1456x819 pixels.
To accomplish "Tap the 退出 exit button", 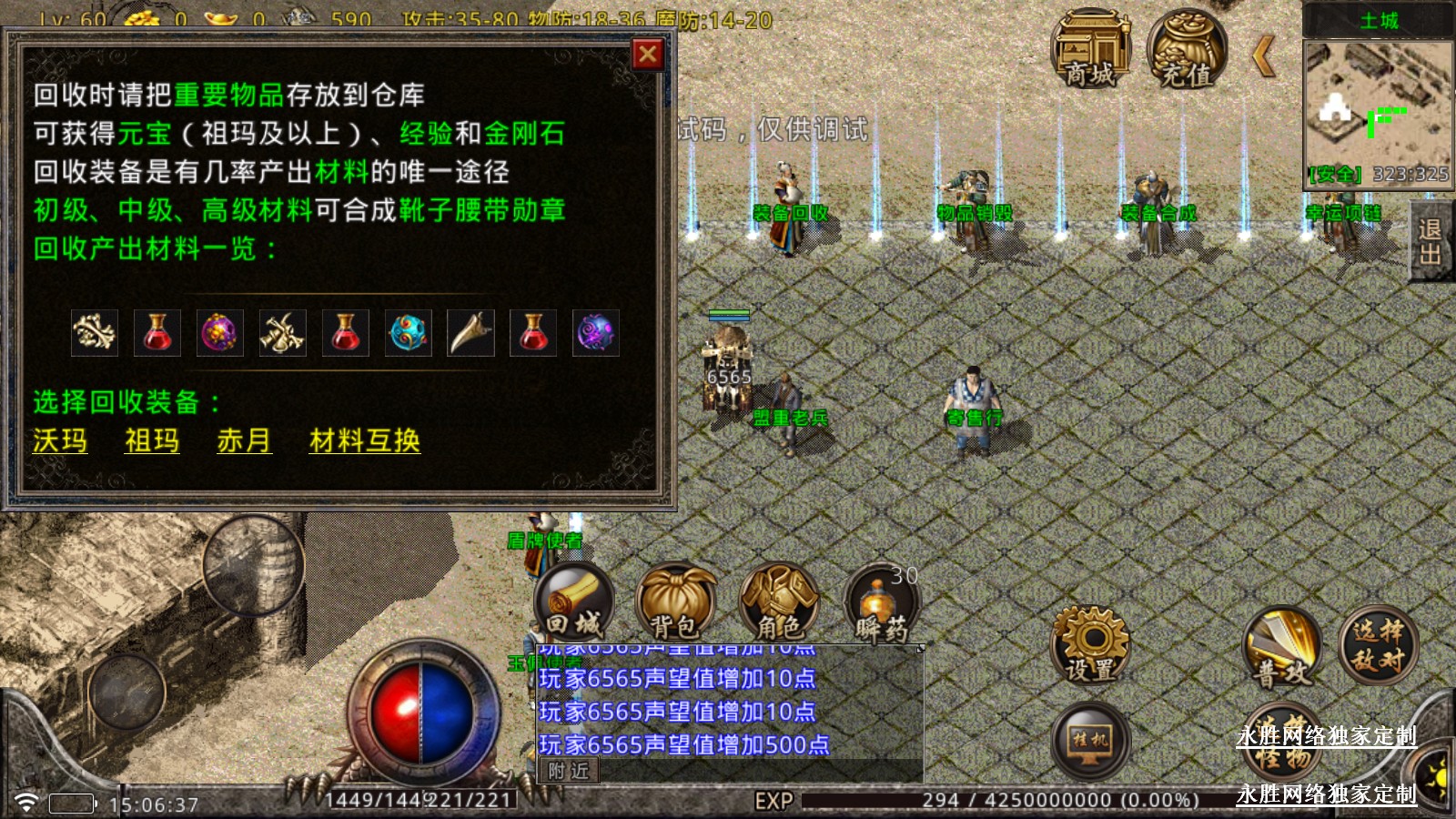I will pos(1431,242).
